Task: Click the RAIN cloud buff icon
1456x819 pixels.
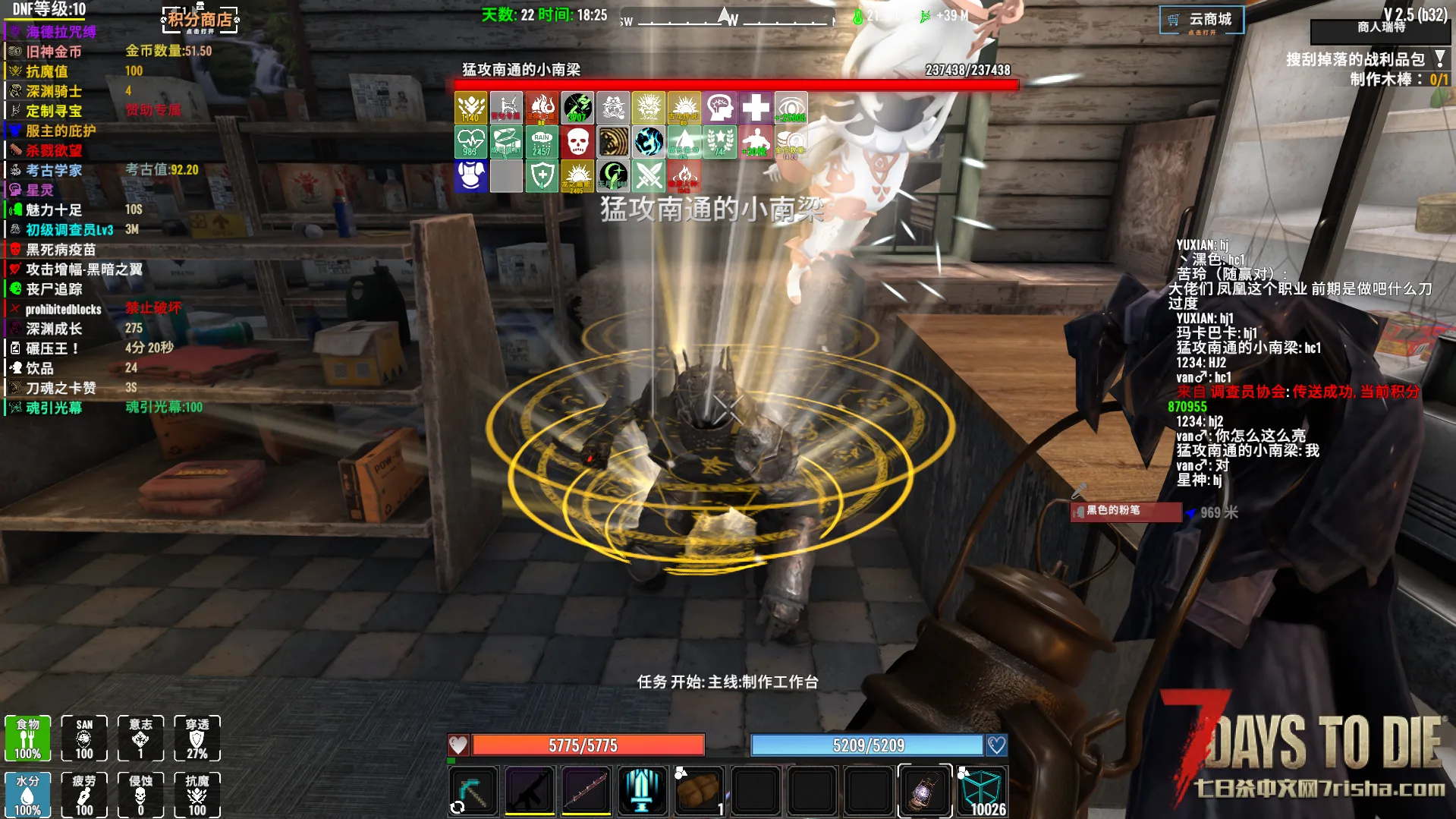Action: pos(542,142)
